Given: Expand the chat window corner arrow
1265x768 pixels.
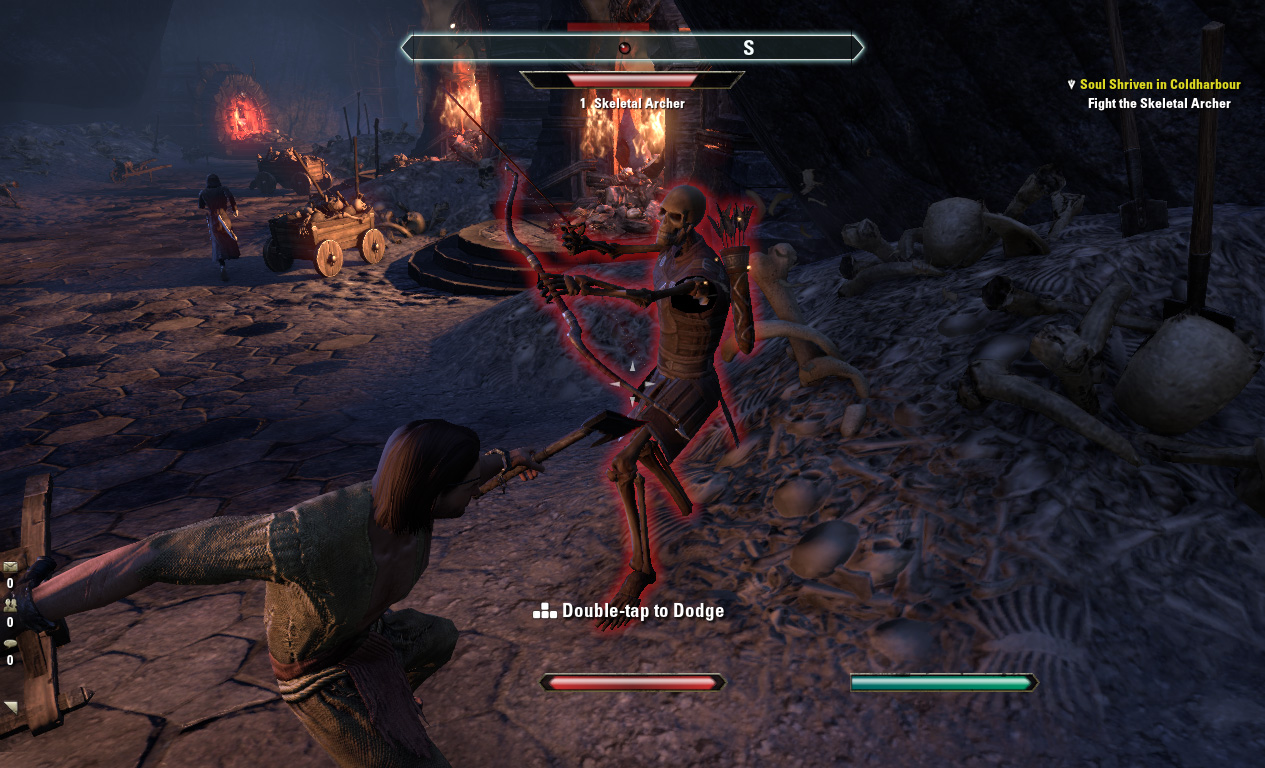Looking at the screenshot, I should click(11, 707).
